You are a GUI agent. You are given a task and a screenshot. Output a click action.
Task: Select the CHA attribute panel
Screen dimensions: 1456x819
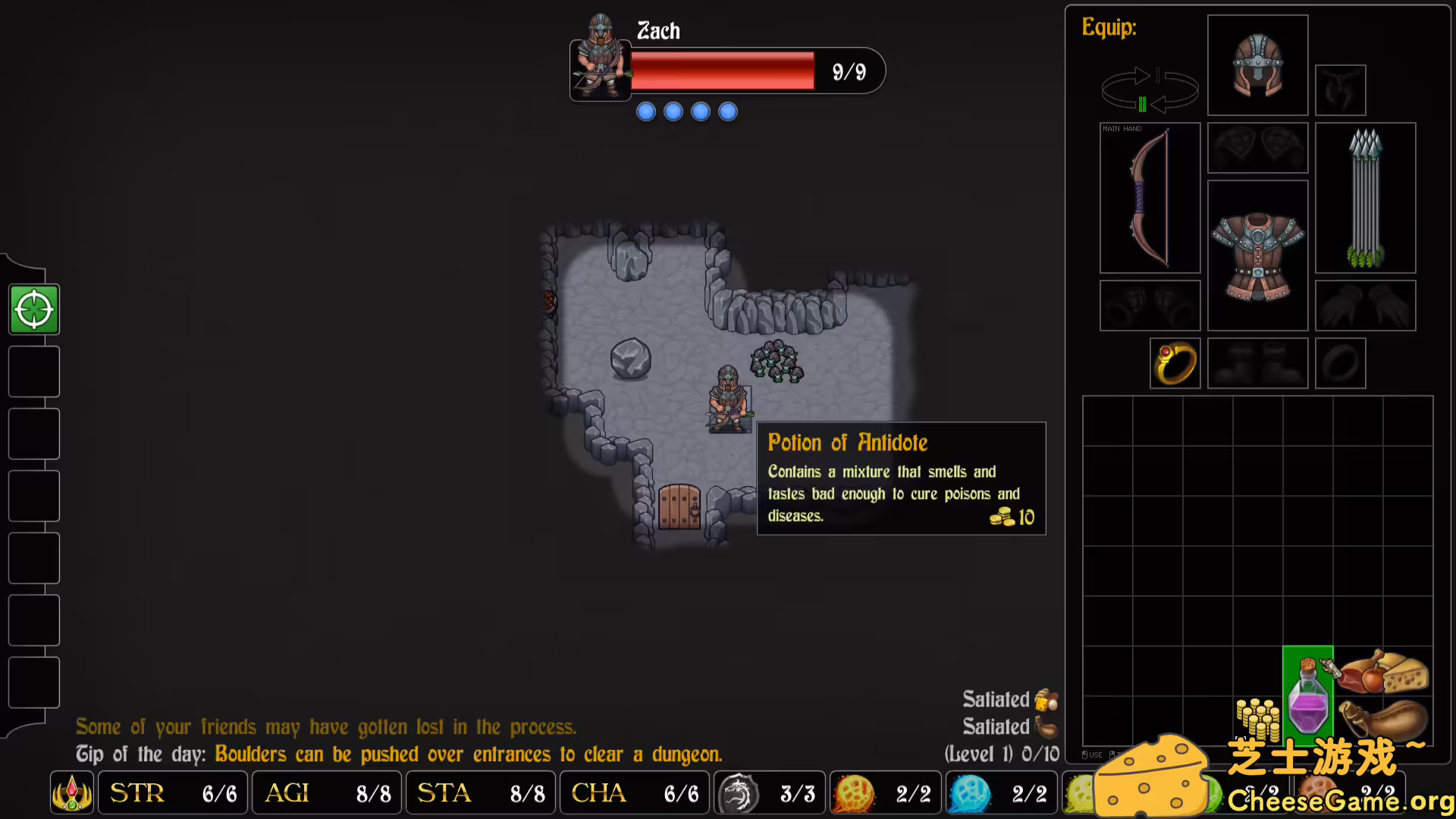coord(634,793)
